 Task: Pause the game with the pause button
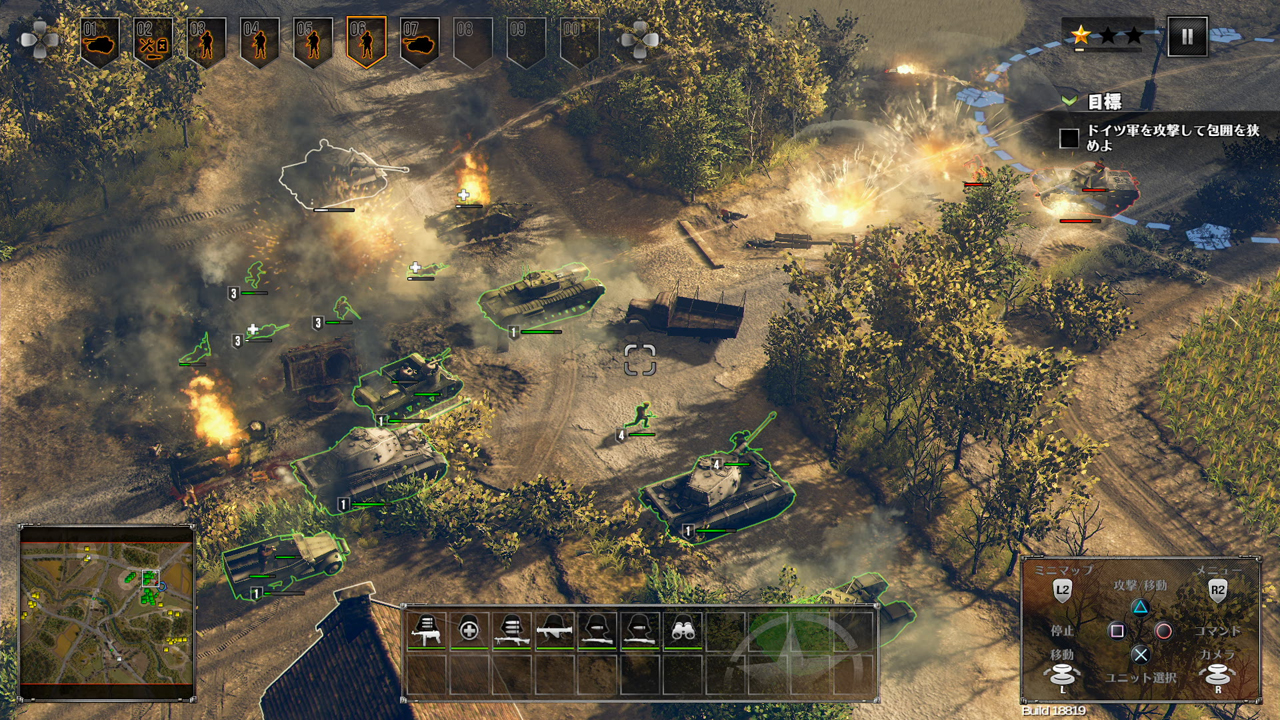pos(1187,37)
